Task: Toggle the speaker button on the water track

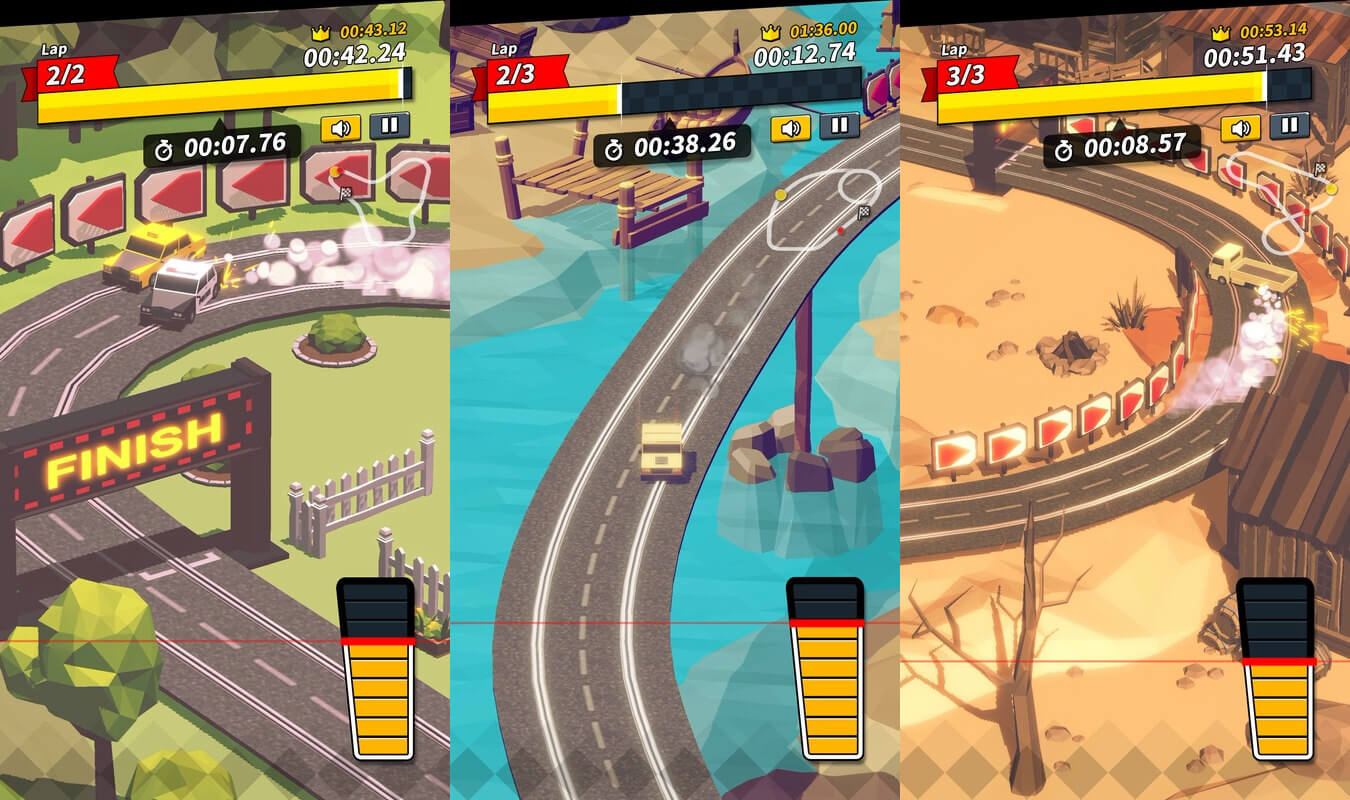Action: pyautogui.click(x=790, y=128)
